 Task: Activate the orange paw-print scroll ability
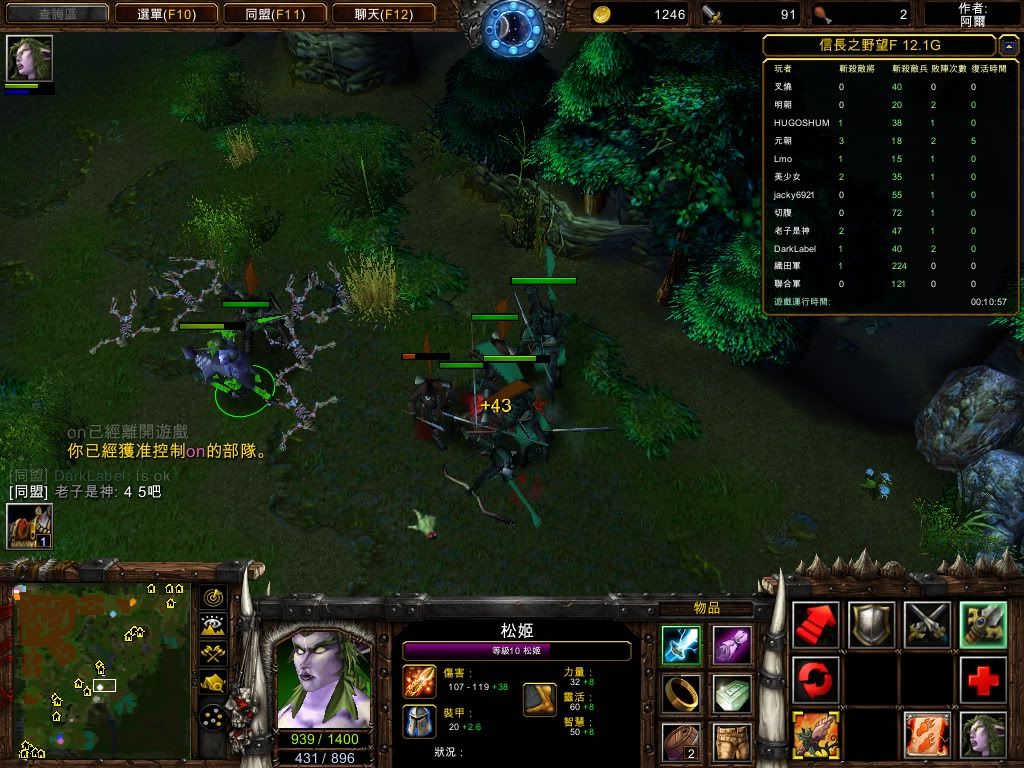tap(928, 735)
